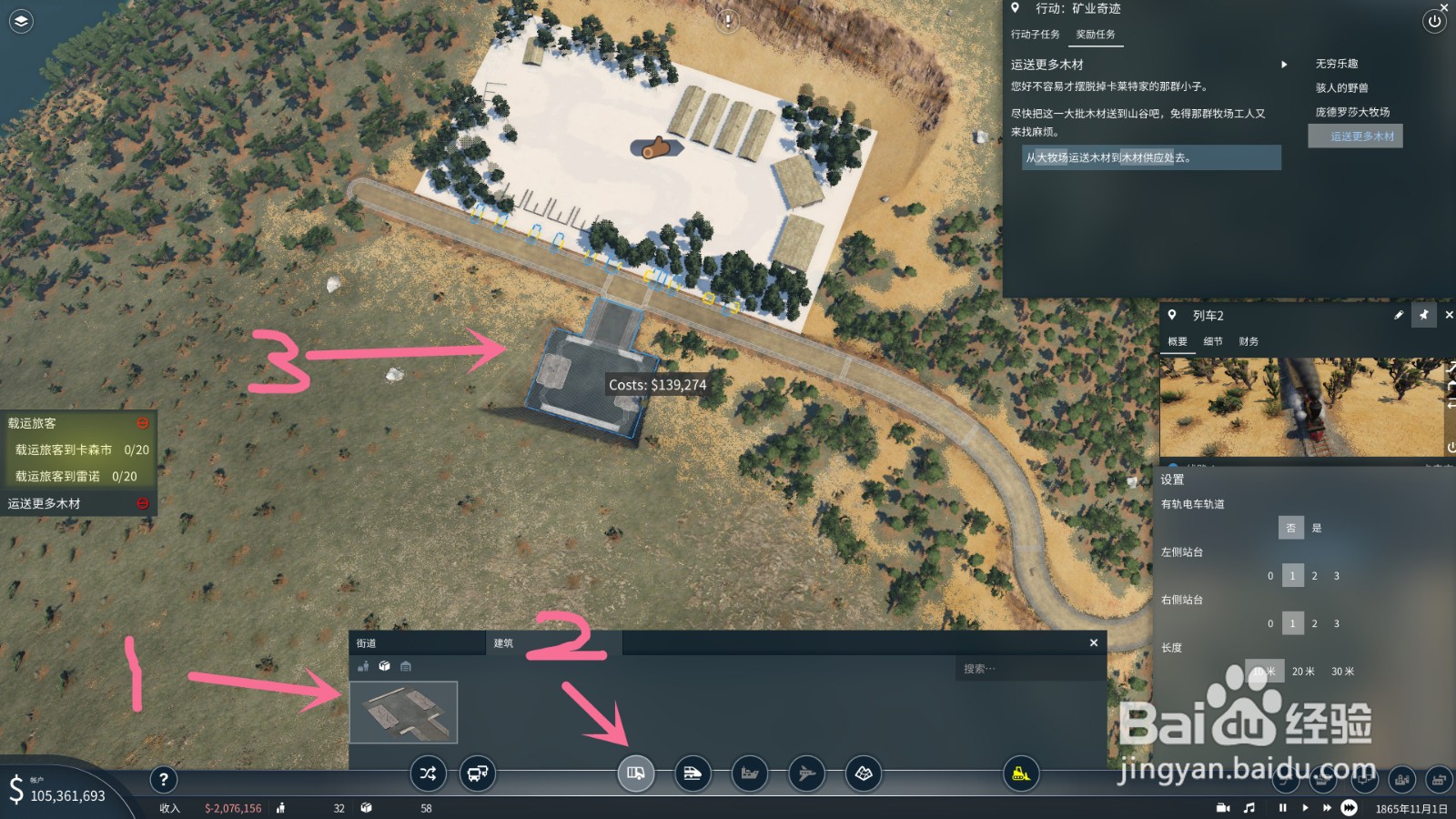Open the road construction menu
Image resolution: width=1456 pixels, height=819 pixels.
(635, 774)
